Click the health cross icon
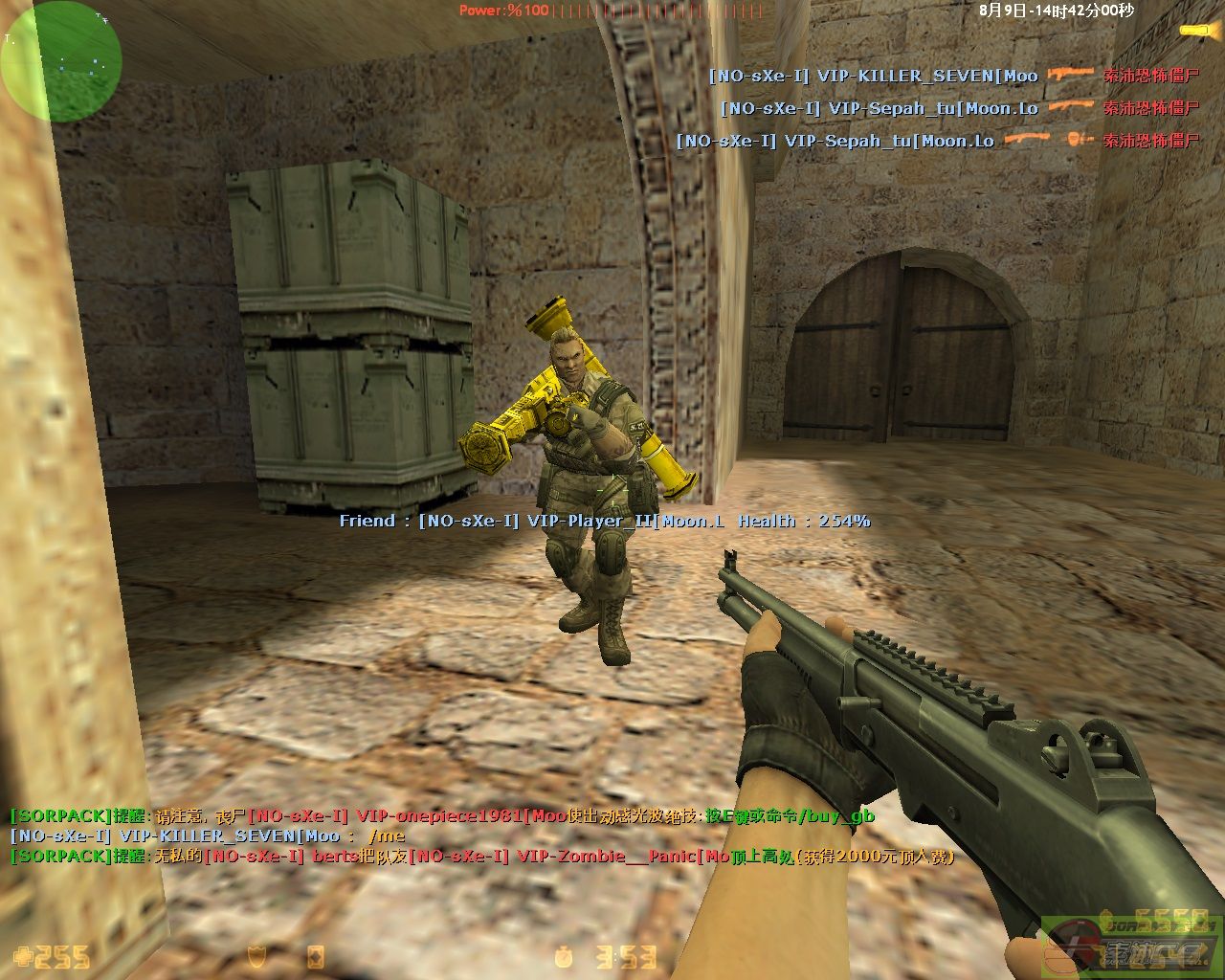Viewport: 1225px width, 980px height. click(22, 956)
